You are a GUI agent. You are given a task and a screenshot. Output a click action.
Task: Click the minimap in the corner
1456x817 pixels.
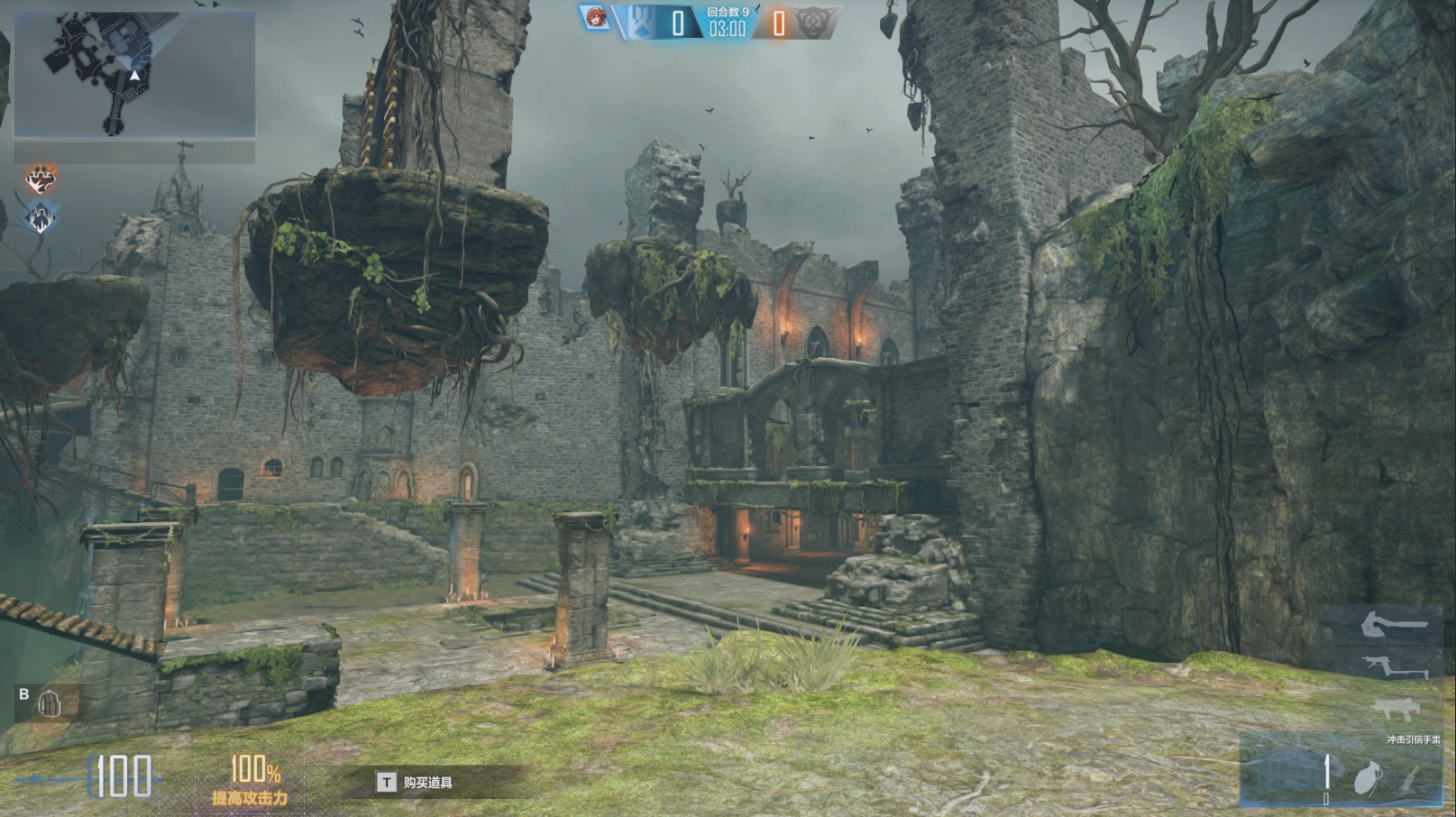point(134,75)
